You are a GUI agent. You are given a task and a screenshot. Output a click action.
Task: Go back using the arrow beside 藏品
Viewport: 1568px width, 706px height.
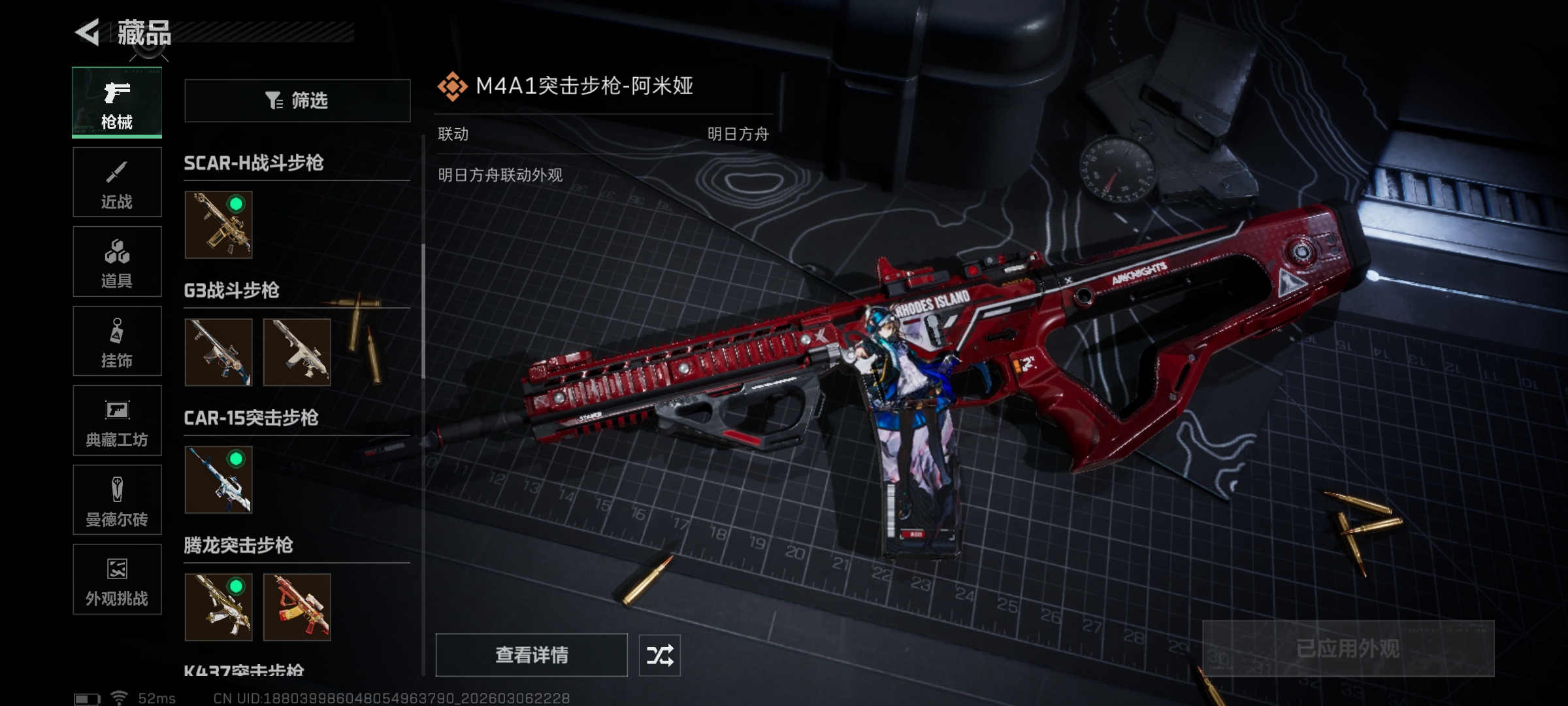pyautogui.click(x=88, y=32)
